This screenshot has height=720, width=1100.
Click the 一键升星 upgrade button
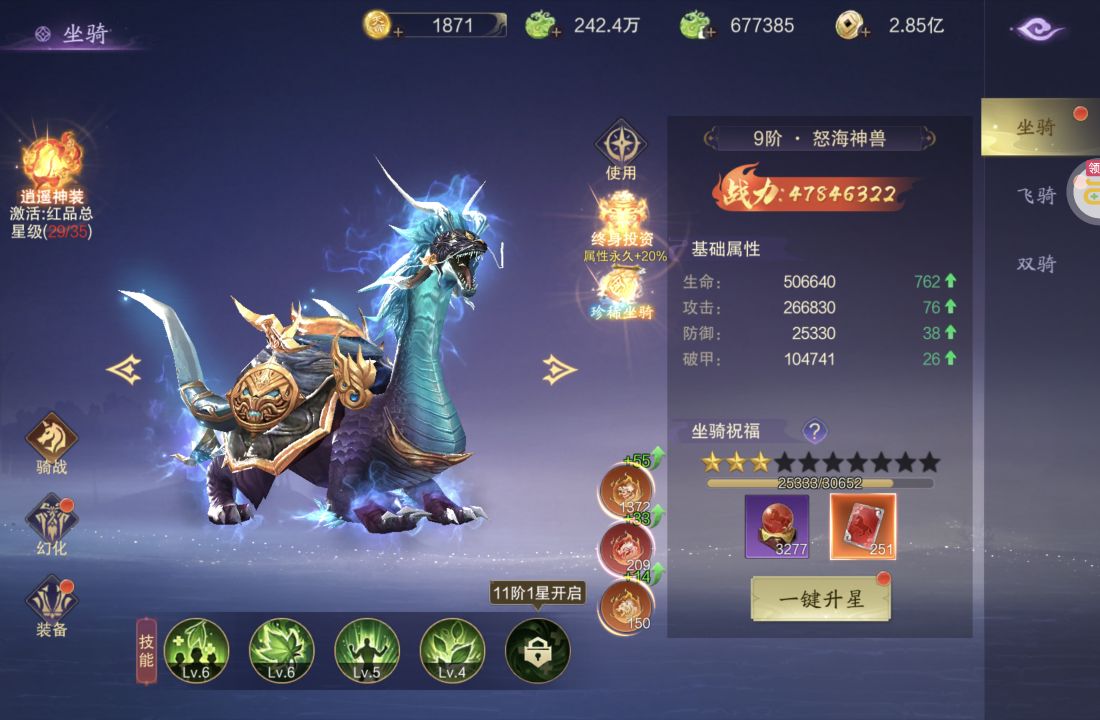pyautogui.click(x=820, y=599)
